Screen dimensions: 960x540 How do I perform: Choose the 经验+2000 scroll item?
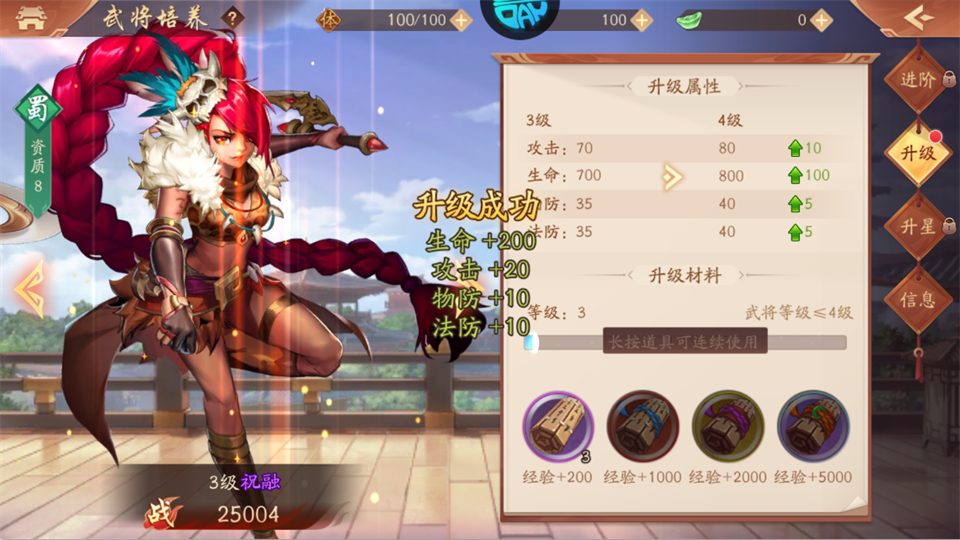click(727, 426)
